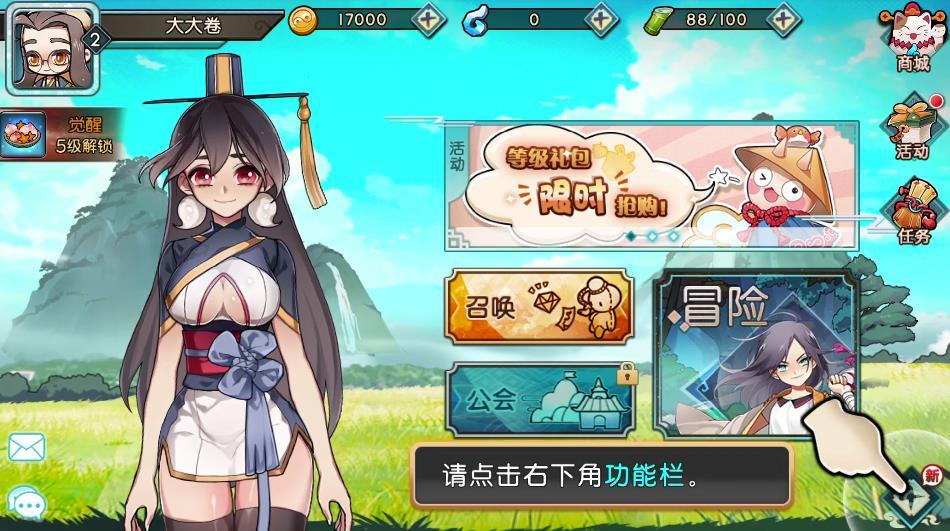Open the 商城 shop
The image size is (950, 531).
coord(912,40)
